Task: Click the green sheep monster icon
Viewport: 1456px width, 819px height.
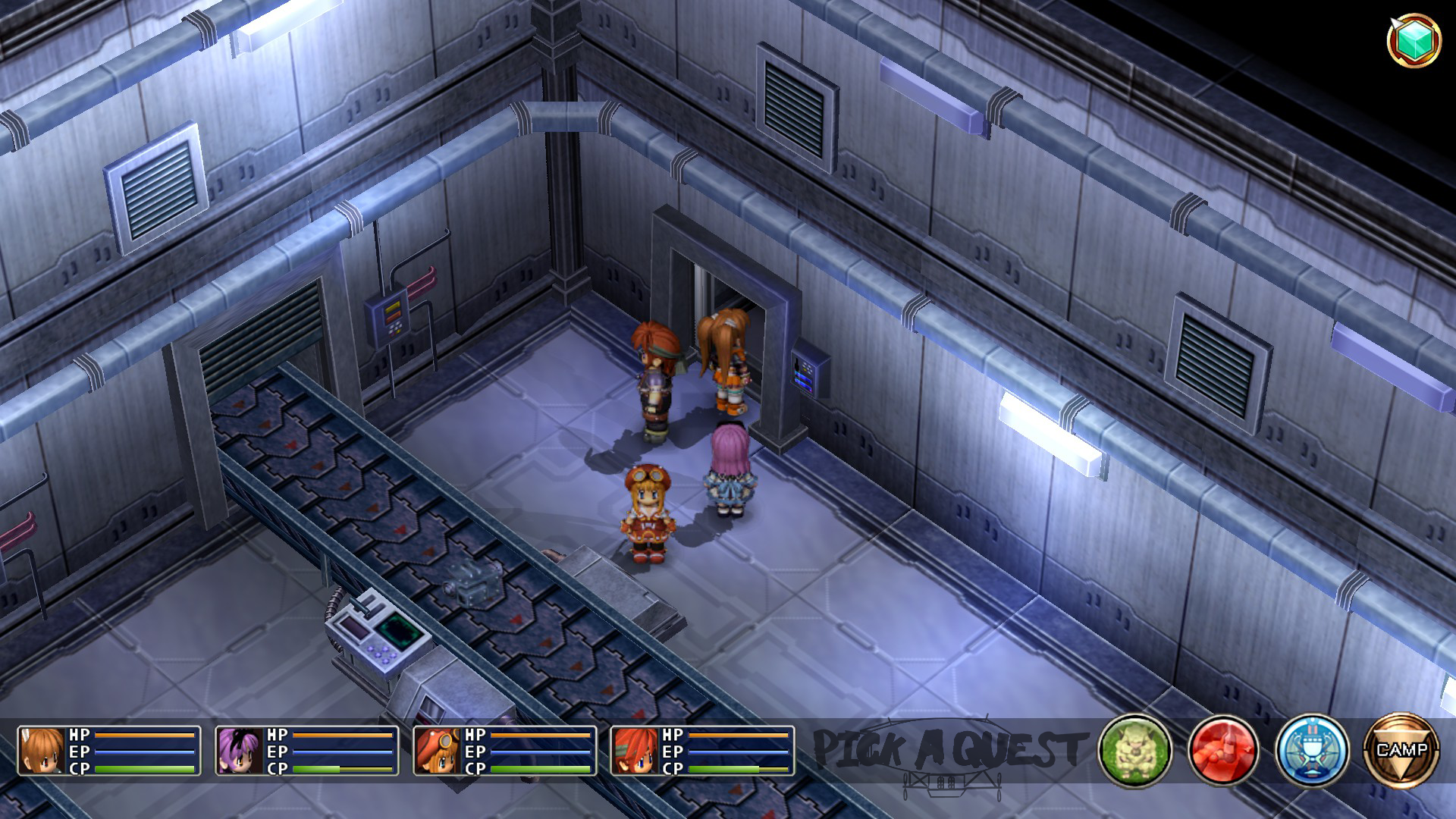Action: point(1134,751)
